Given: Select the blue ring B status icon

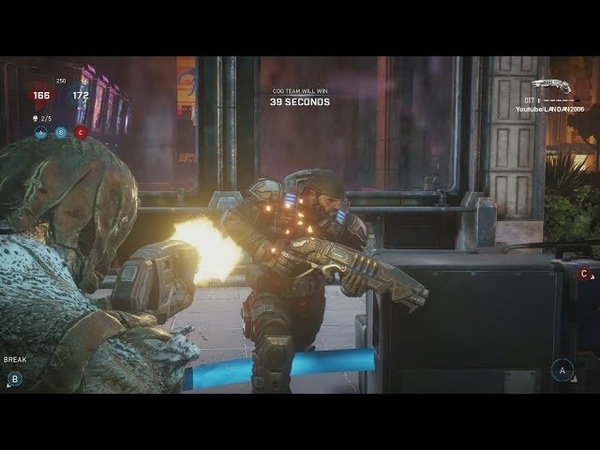Looking at the screenshot, I should [61, 132].
